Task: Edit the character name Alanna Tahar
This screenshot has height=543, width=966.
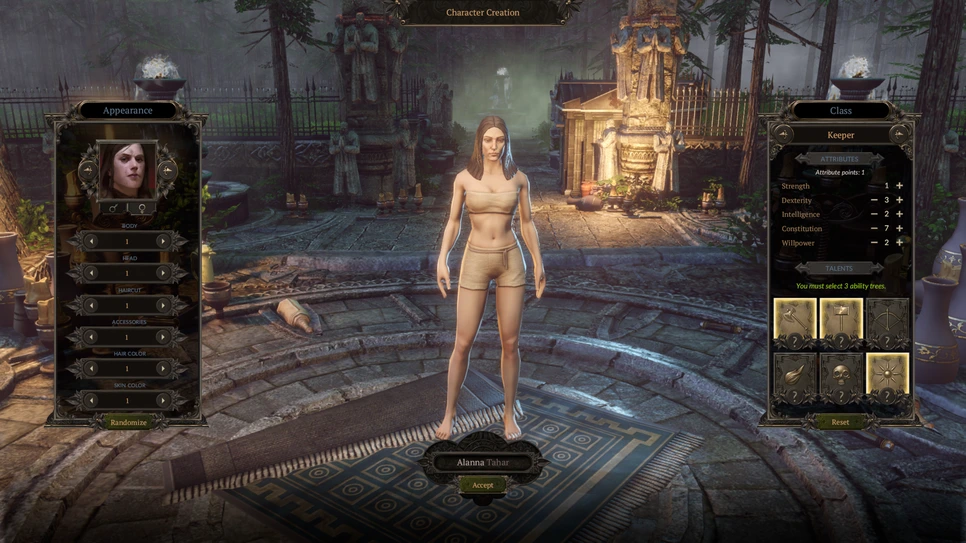Action: 483,463
